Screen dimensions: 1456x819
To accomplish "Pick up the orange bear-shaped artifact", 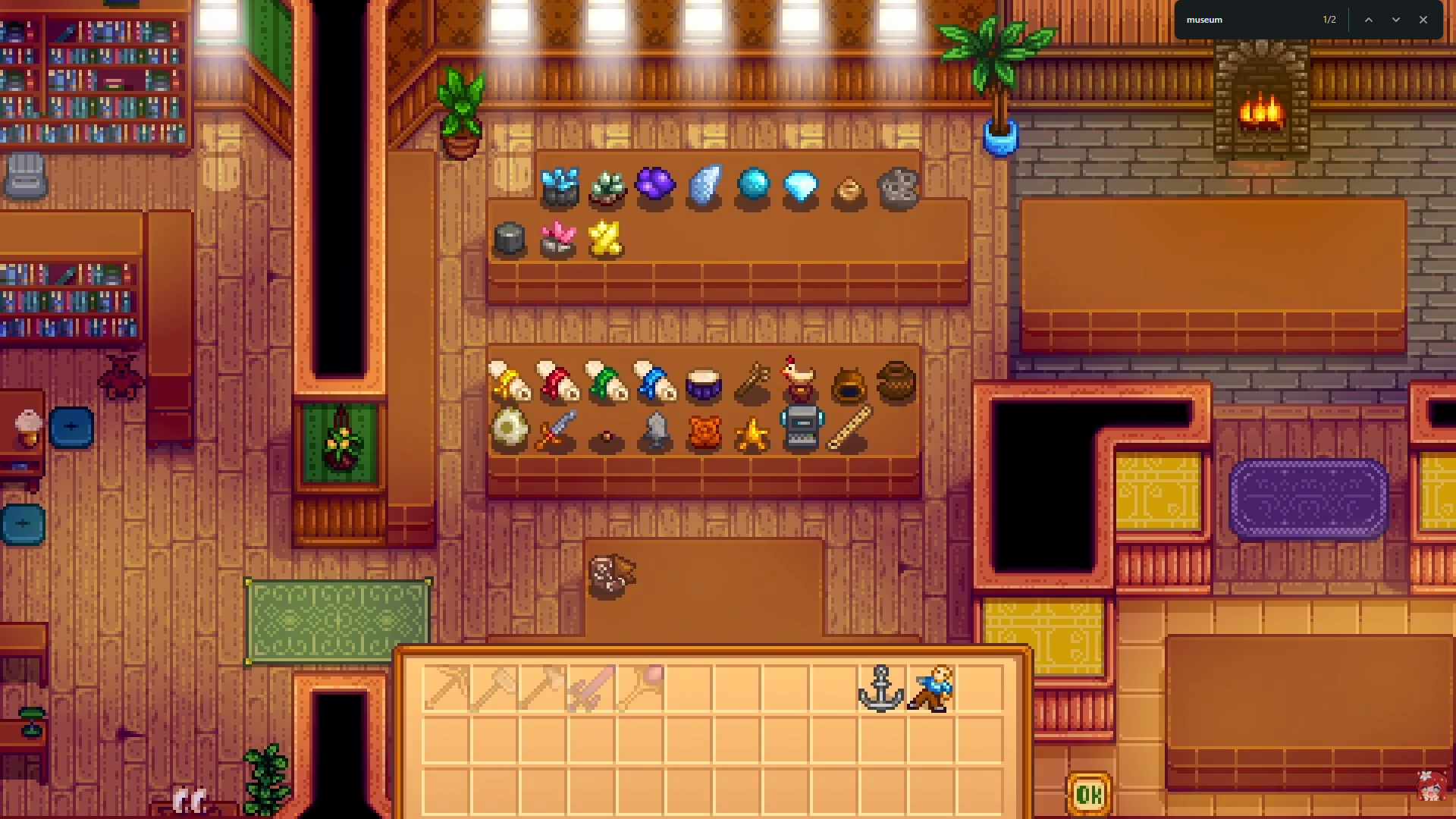I will [x=704, y=433].
